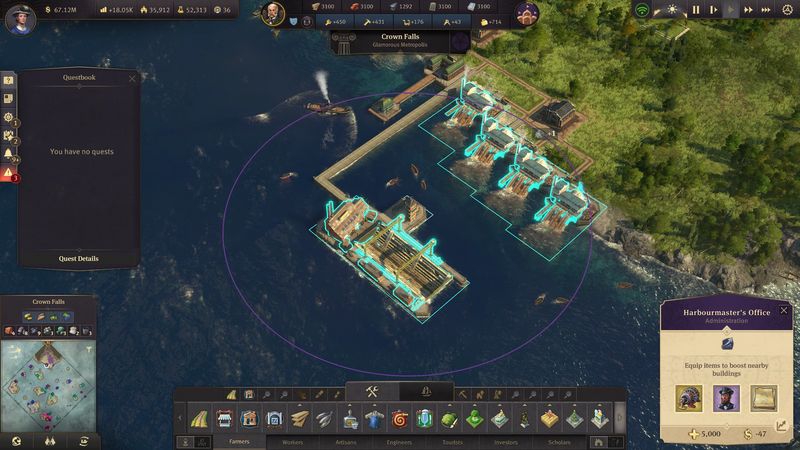Close the Harbourmaster's Office panel
Image resolution: width=800 pixels, height=450 pixels.
(x=784, y=311)
